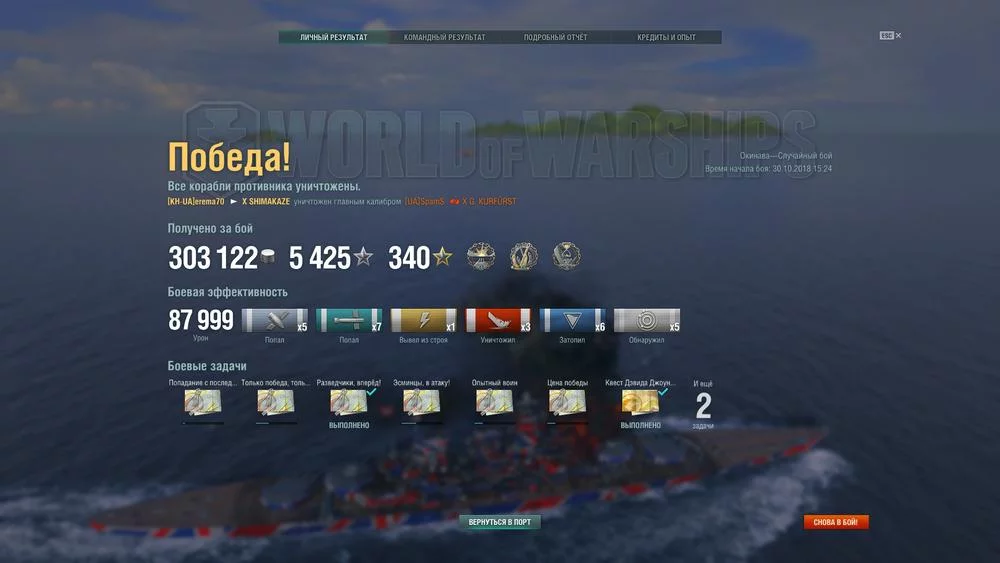Select the Разведчики, вперёд! task icon
Screen dimensions: 1000x563
[x=349, y=402]
